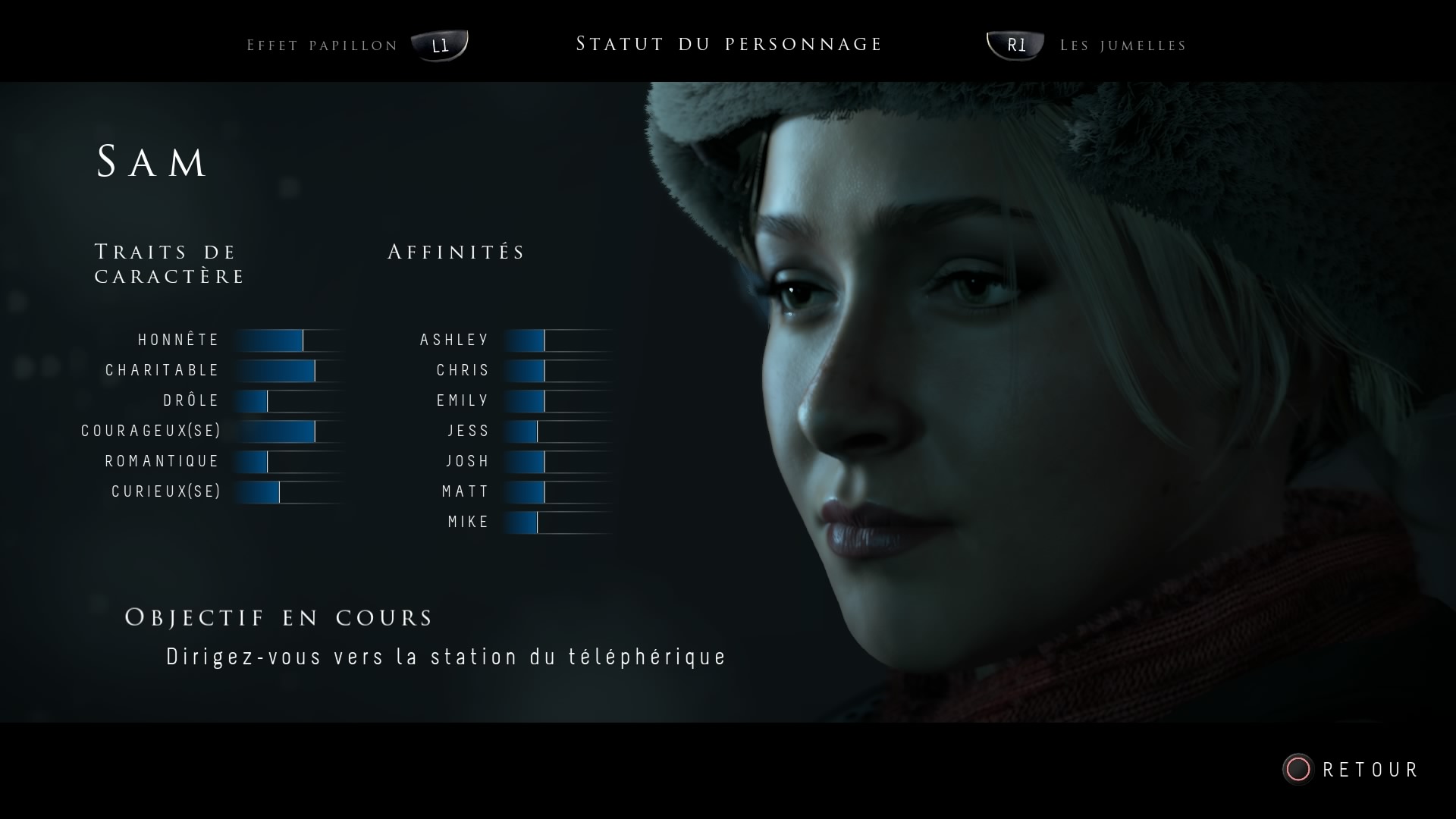The height and width of the screenshot is (819, 1456).
Task: Select the Statut du personnage tab
Action: 729,44
